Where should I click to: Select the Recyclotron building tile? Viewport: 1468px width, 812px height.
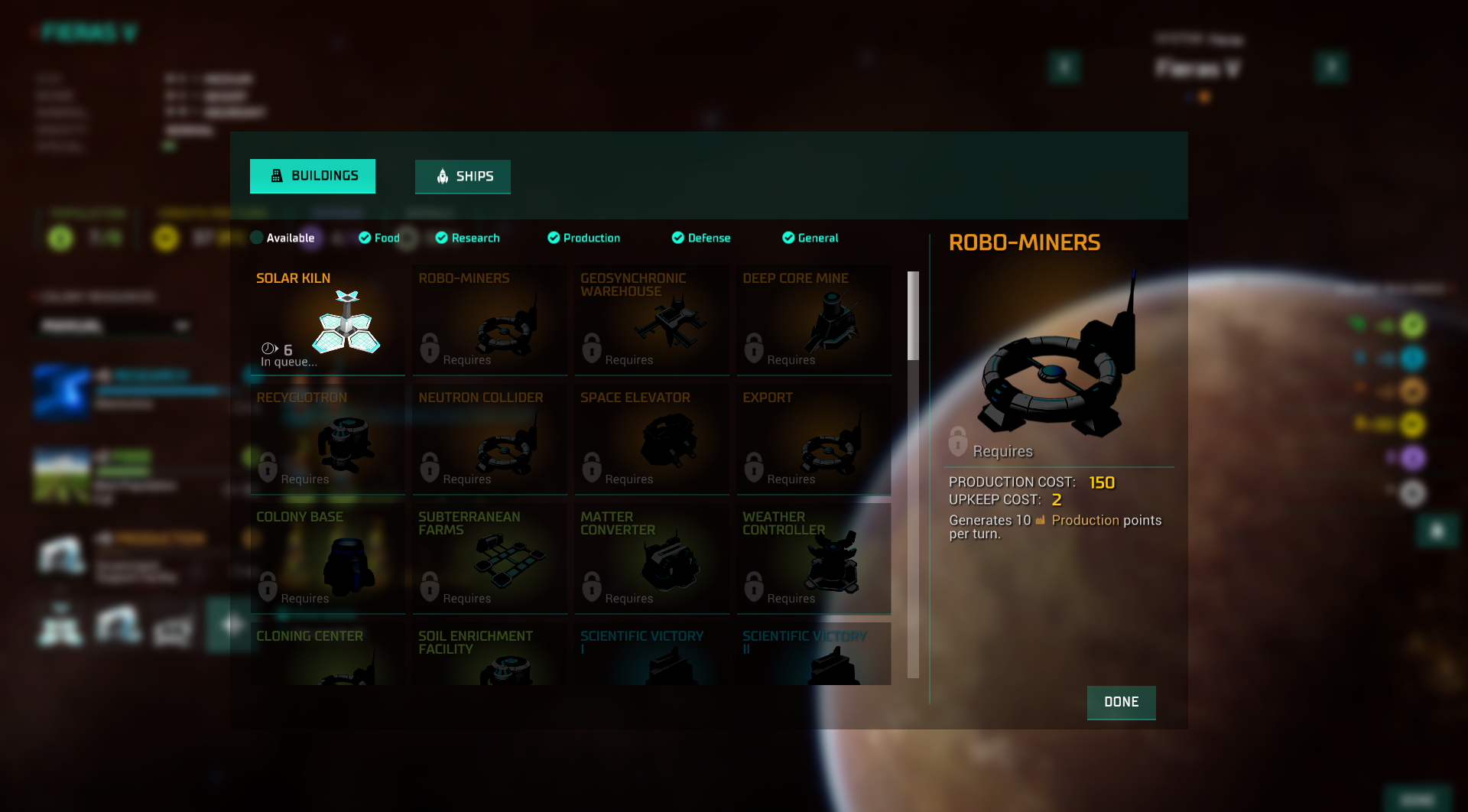point(327,440)
